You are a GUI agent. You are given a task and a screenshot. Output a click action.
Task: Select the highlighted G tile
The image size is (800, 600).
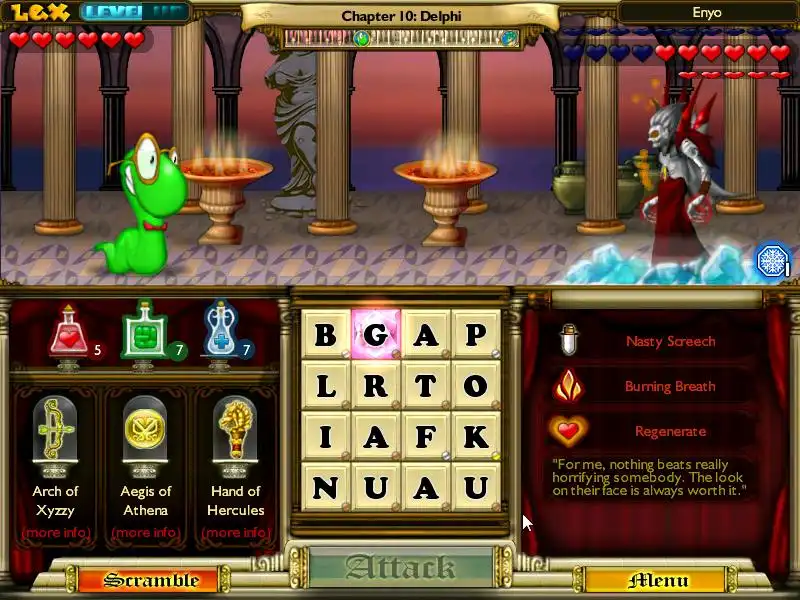point(376,335)
